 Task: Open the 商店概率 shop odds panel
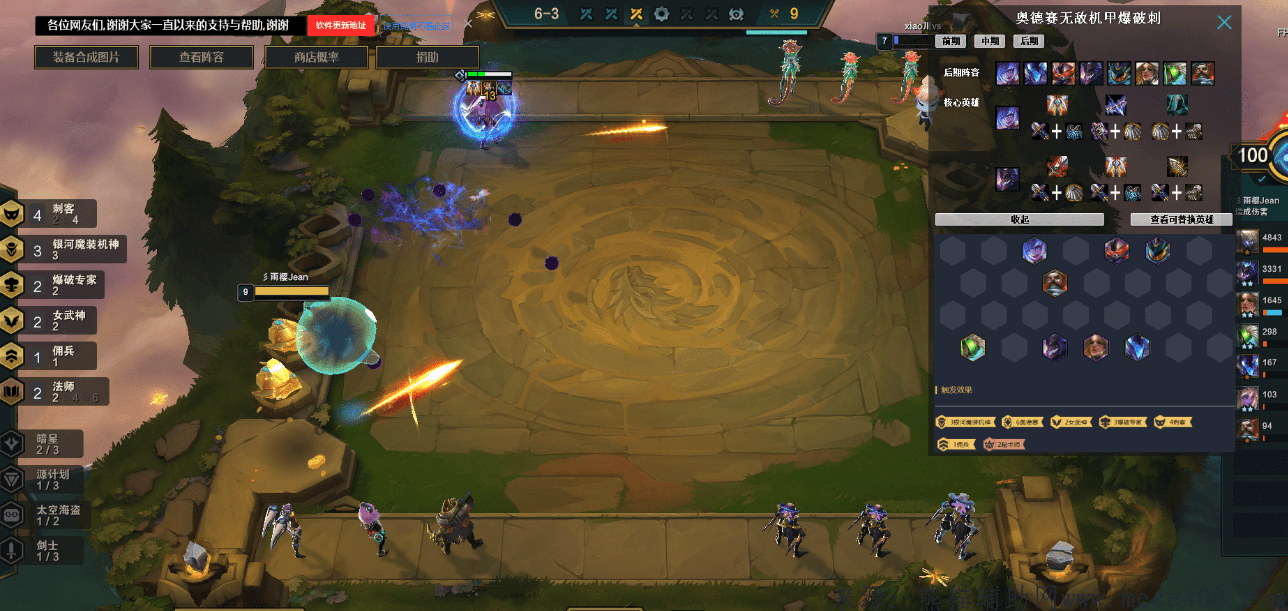pyautogui.click(x=316, y=58)
